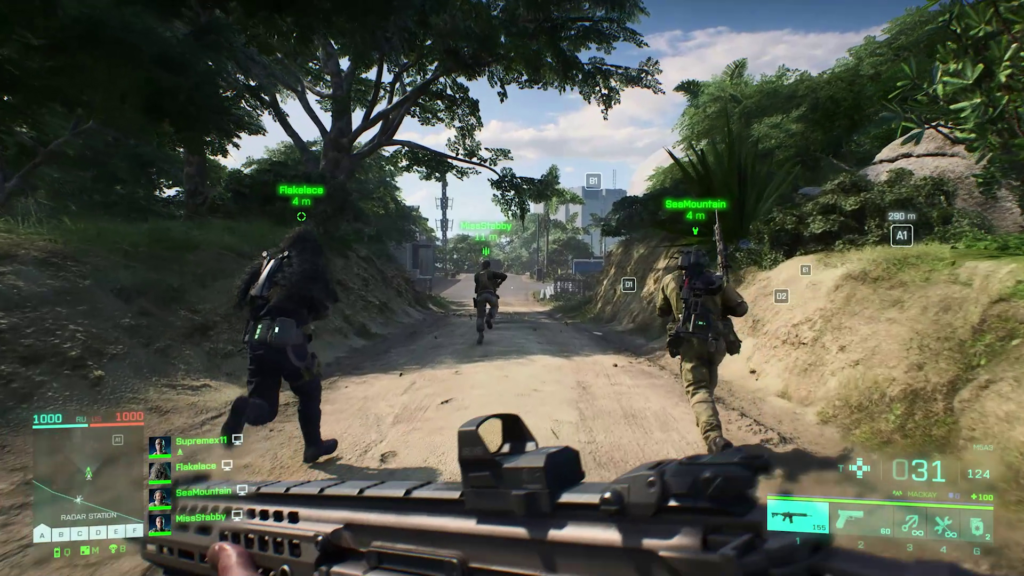Activate the grappling hook gadget
The width and height of the screenshot is (1024, 576).
click(909, 522)
